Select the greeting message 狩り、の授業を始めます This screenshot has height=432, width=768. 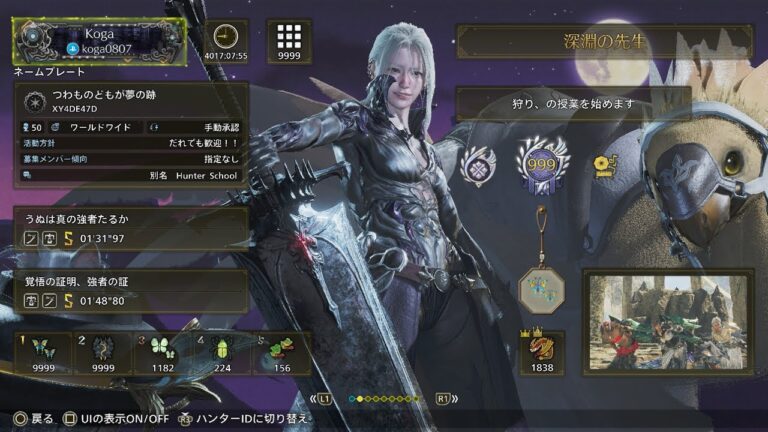[x=574, y=104]
